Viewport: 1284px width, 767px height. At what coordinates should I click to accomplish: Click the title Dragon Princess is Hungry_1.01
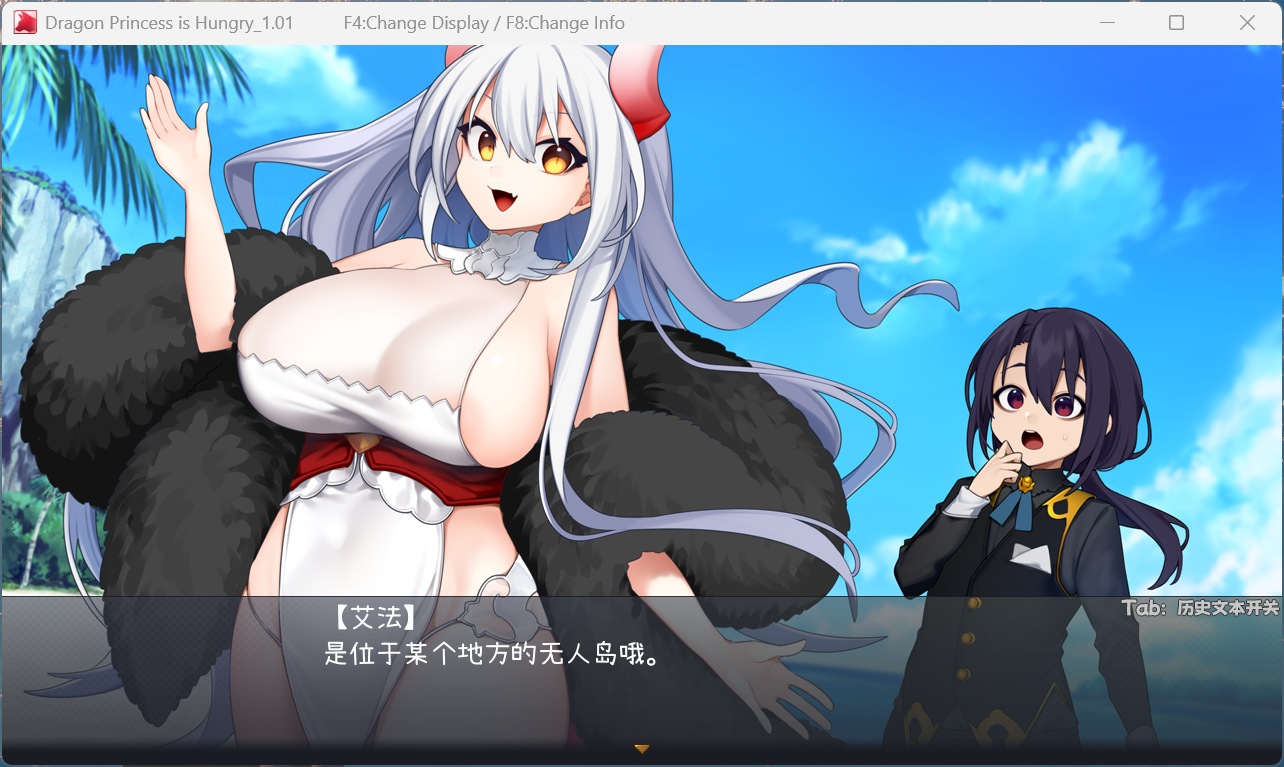pos(168,22)
